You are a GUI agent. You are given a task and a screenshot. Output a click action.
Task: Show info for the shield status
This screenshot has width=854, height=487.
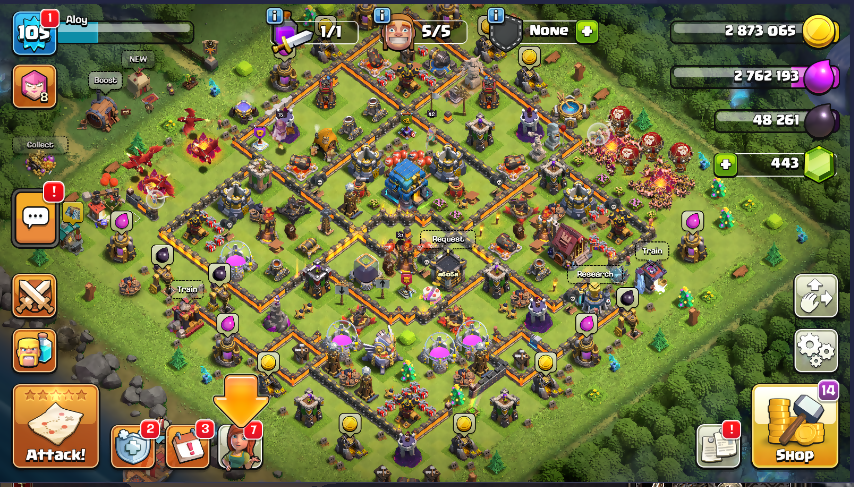(x=496, y=16)
